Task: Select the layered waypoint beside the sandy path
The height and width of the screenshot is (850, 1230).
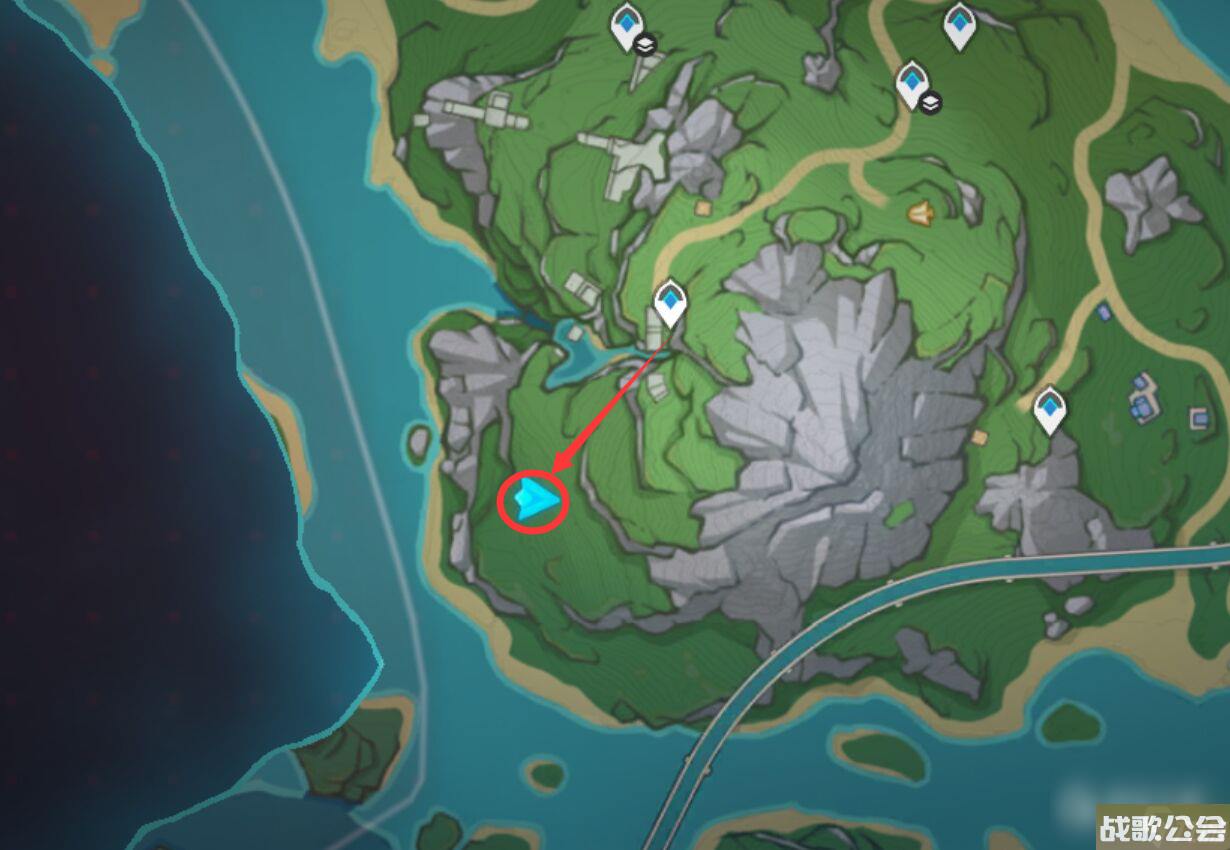Action: click(x=913, y=83)
